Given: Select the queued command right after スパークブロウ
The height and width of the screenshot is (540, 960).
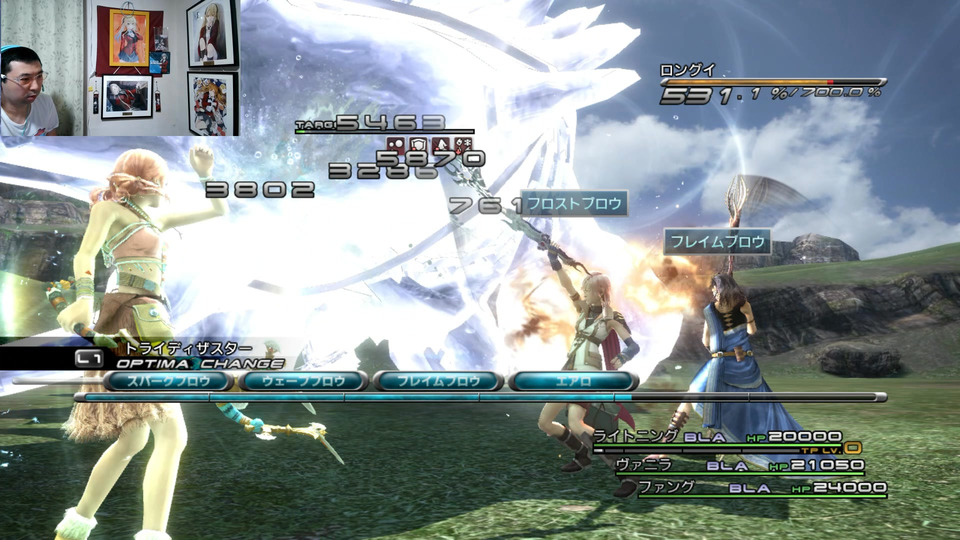Looking at the screenshot, I should click(303, 381).
